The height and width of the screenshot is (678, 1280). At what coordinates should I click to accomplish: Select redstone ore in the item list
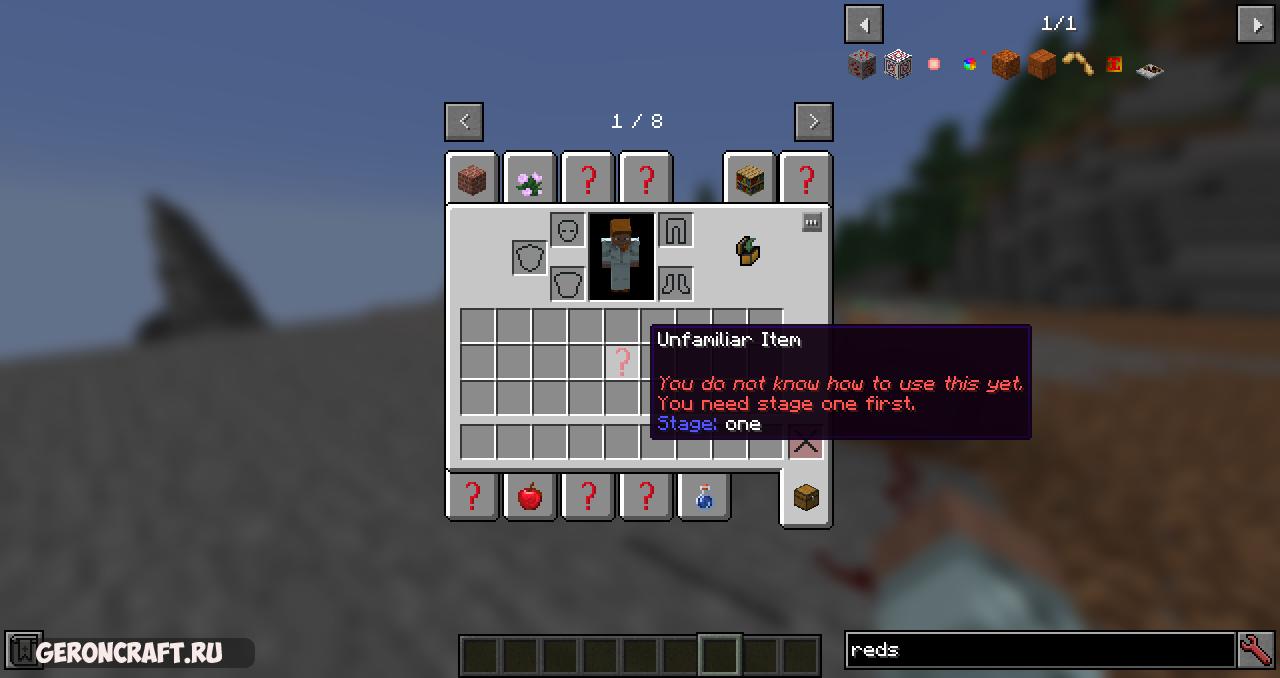(x=862, y=65)
